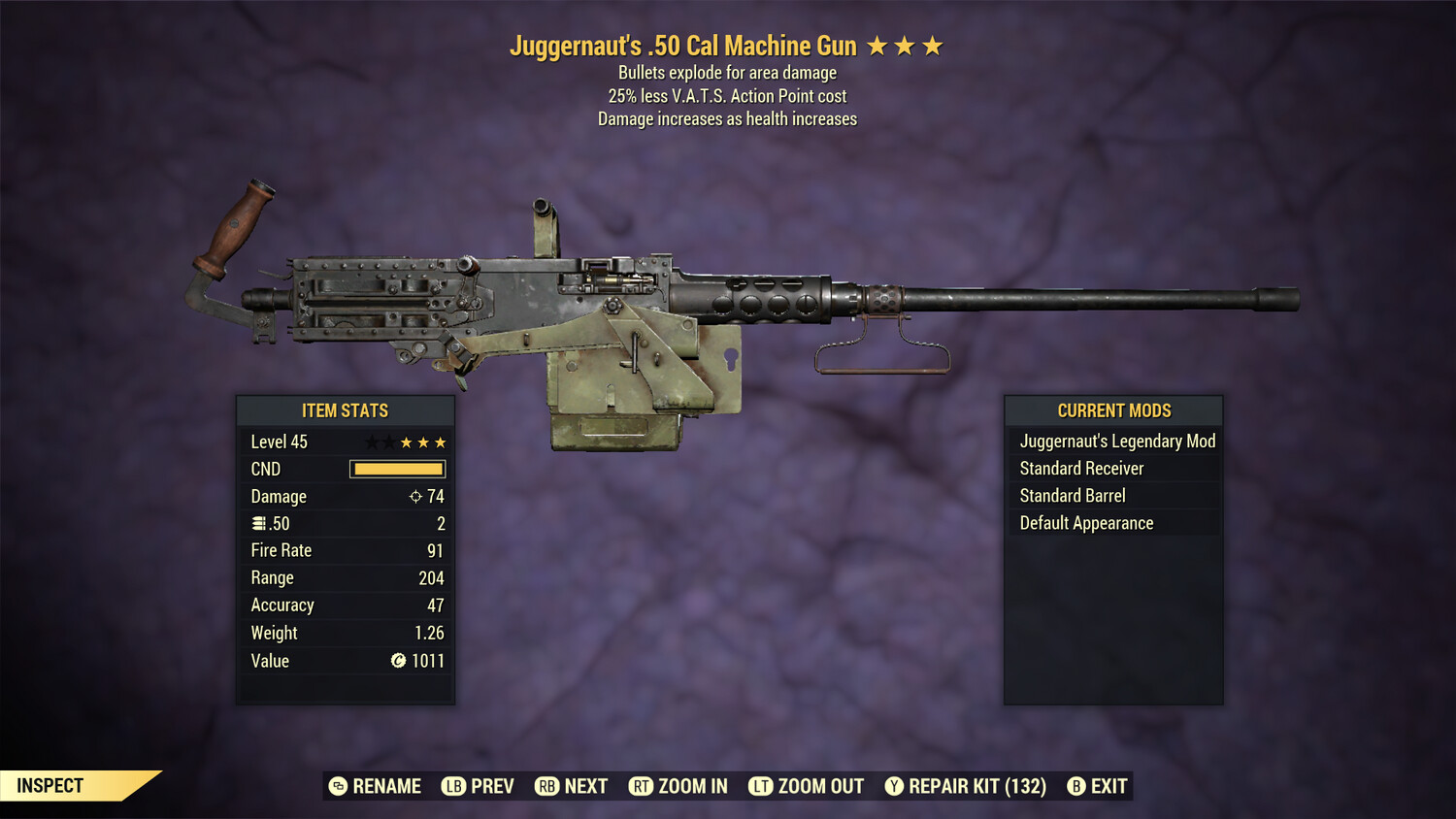Click the CURRENT MODS panel header
Image resolution: width=1456 pixels, height=819 pixels.
click(x=1112, y=409)
